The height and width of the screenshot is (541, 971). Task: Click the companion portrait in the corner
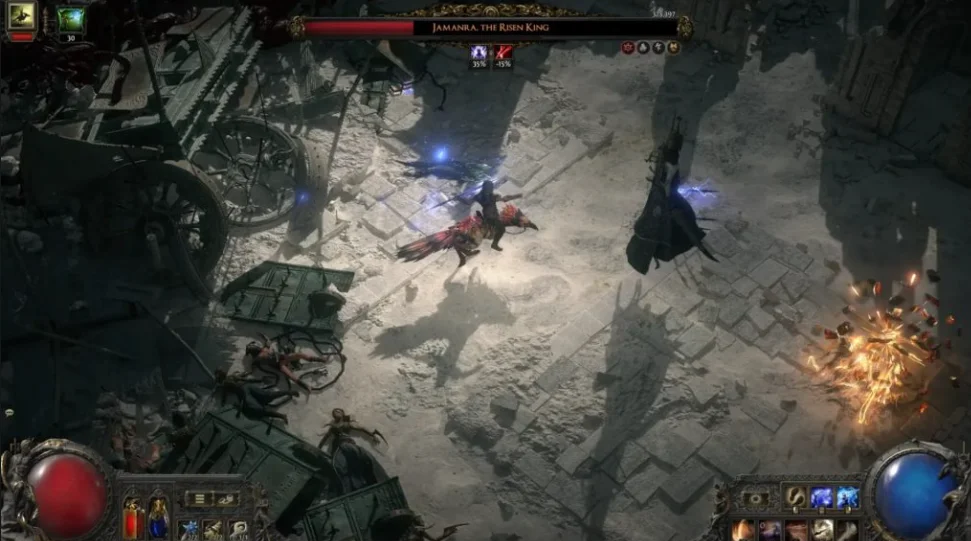(21, 15)
